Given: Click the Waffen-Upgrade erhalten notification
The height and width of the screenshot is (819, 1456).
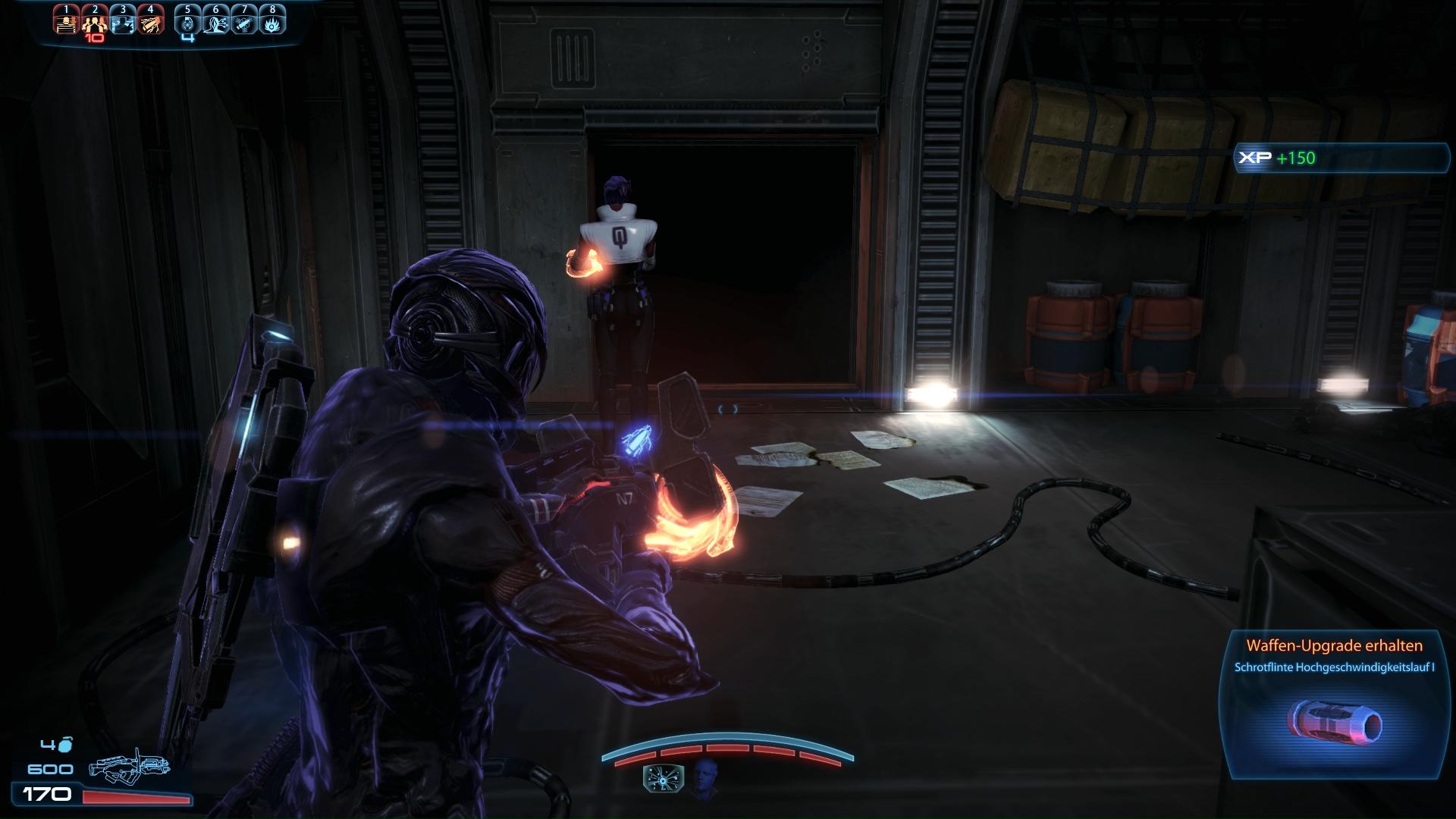Looking at the screenshot, I should [x=1334, y=646].
